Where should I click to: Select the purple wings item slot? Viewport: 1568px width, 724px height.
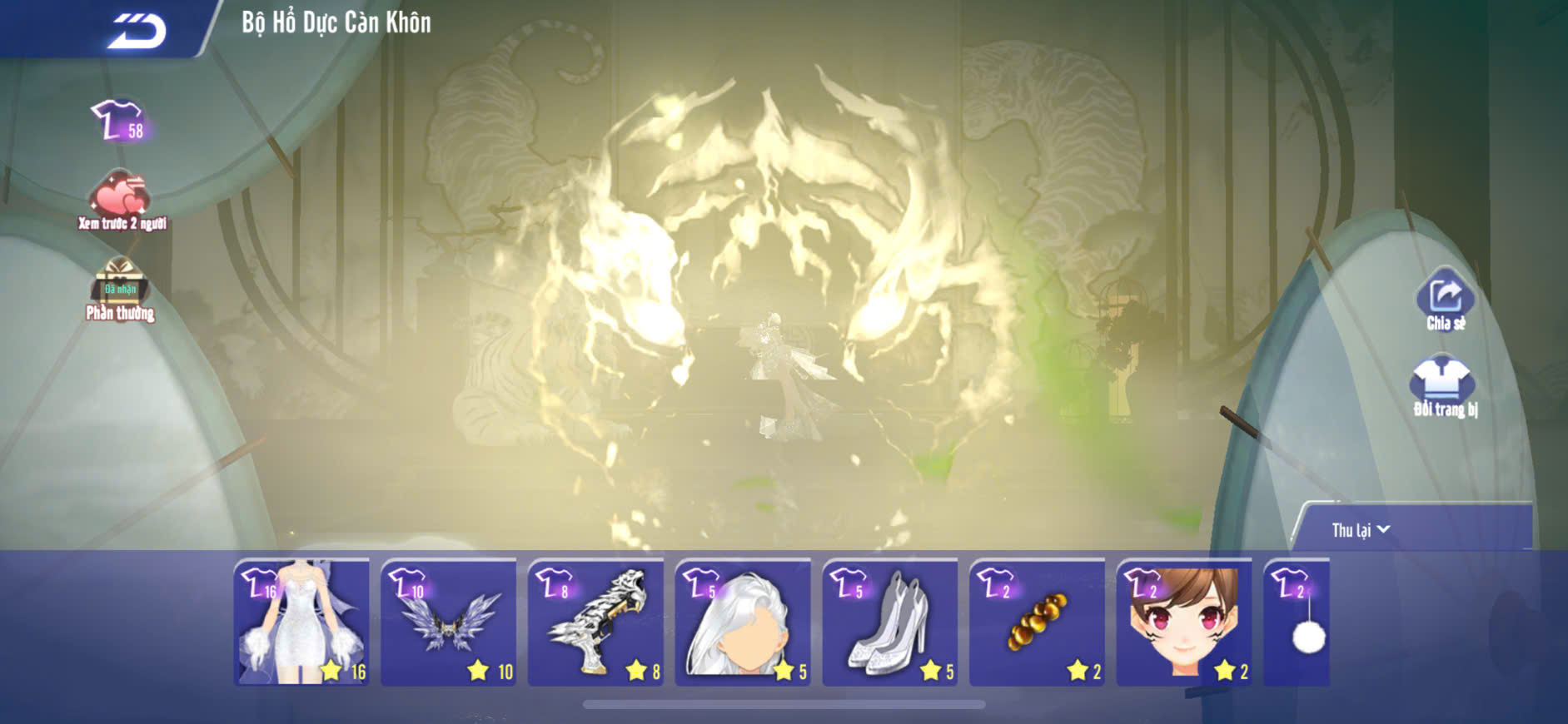pyautogui.click(x=449, y=622)
